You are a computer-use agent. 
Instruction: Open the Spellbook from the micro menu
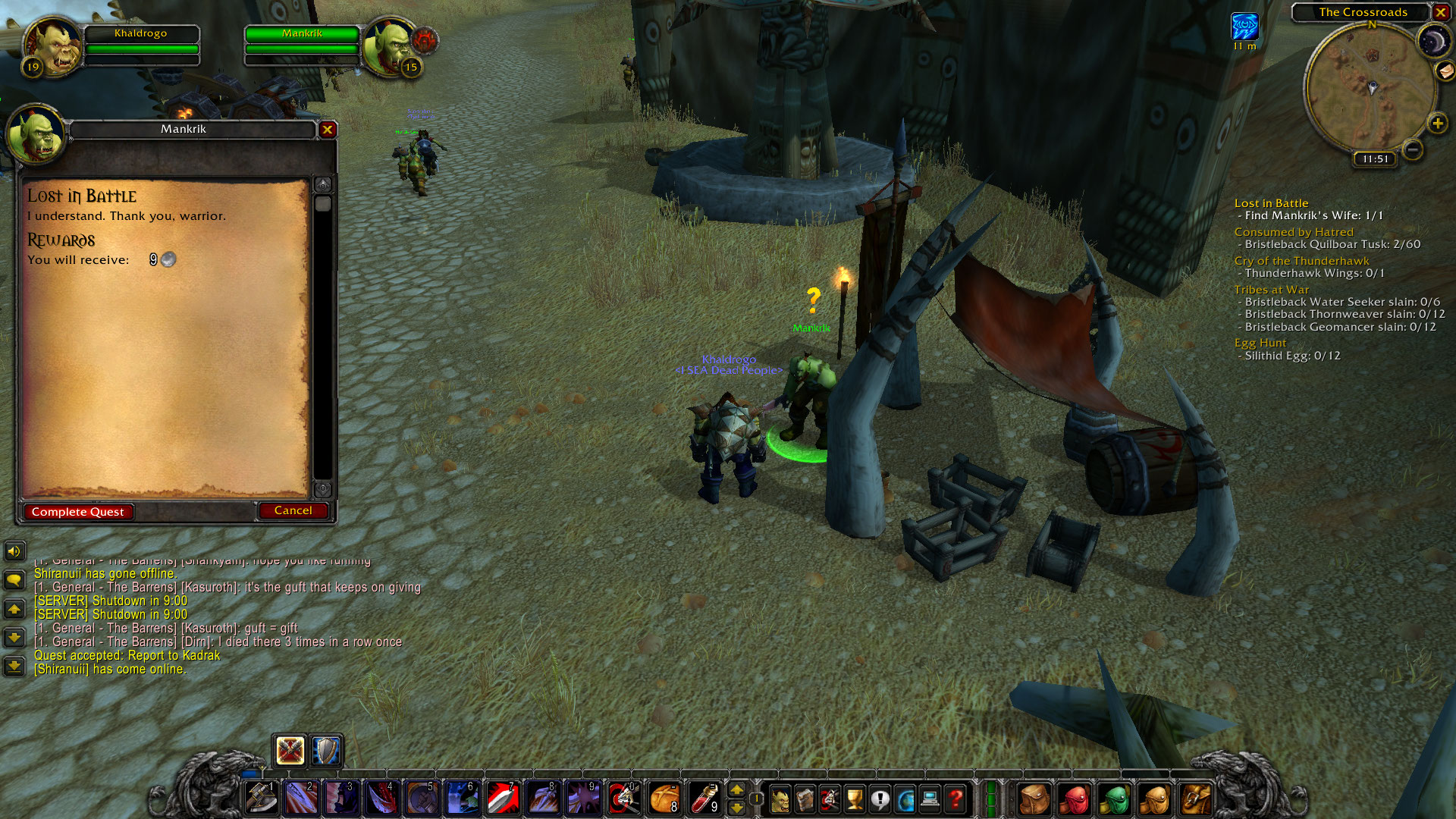(805, 797)
